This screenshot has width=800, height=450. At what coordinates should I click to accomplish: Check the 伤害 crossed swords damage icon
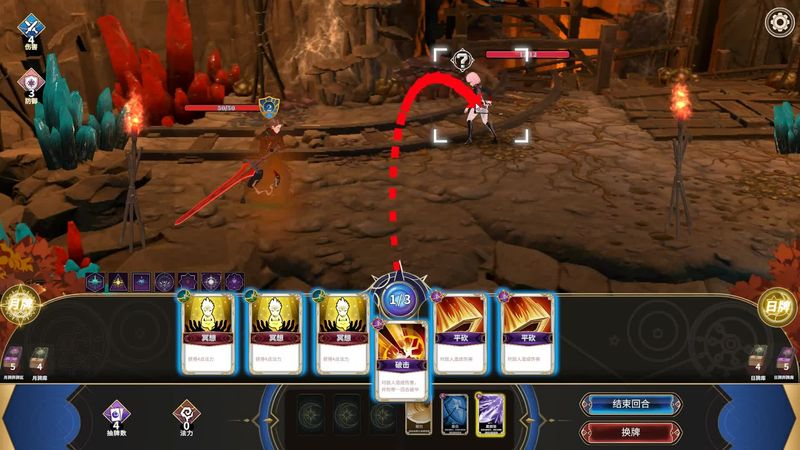[x=31, y=27]
